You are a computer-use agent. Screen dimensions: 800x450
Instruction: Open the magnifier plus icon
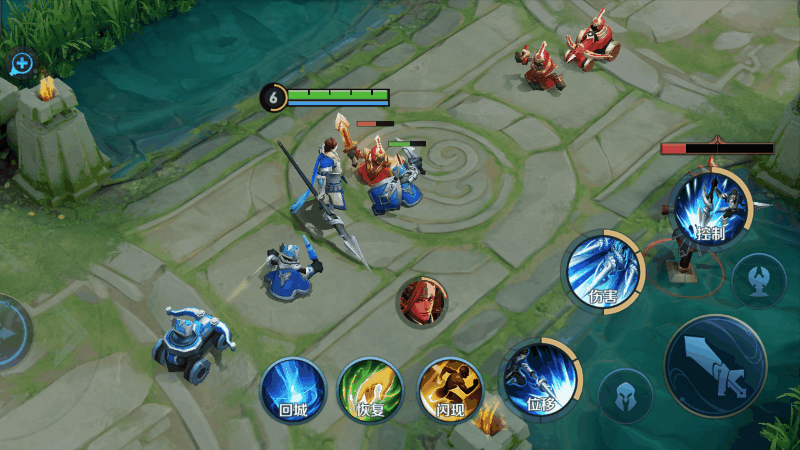click(x=21, y=65)
